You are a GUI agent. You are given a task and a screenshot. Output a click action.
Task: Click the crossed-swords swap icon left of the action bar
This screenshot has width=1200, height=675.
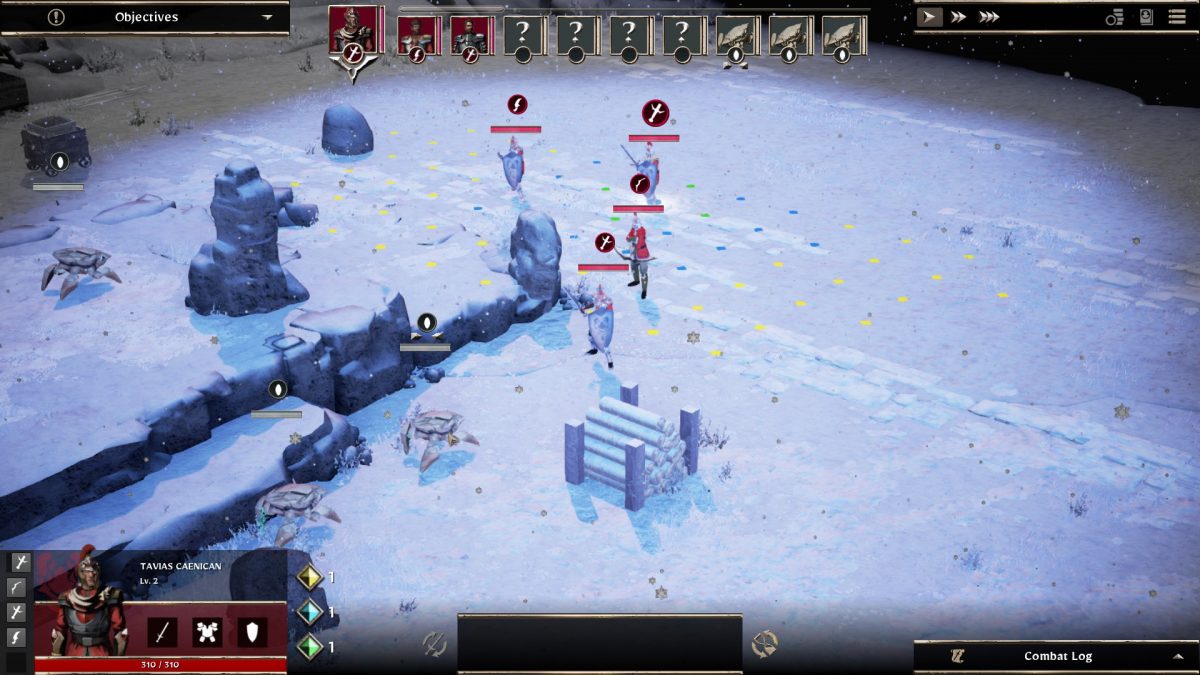(434, 644)
